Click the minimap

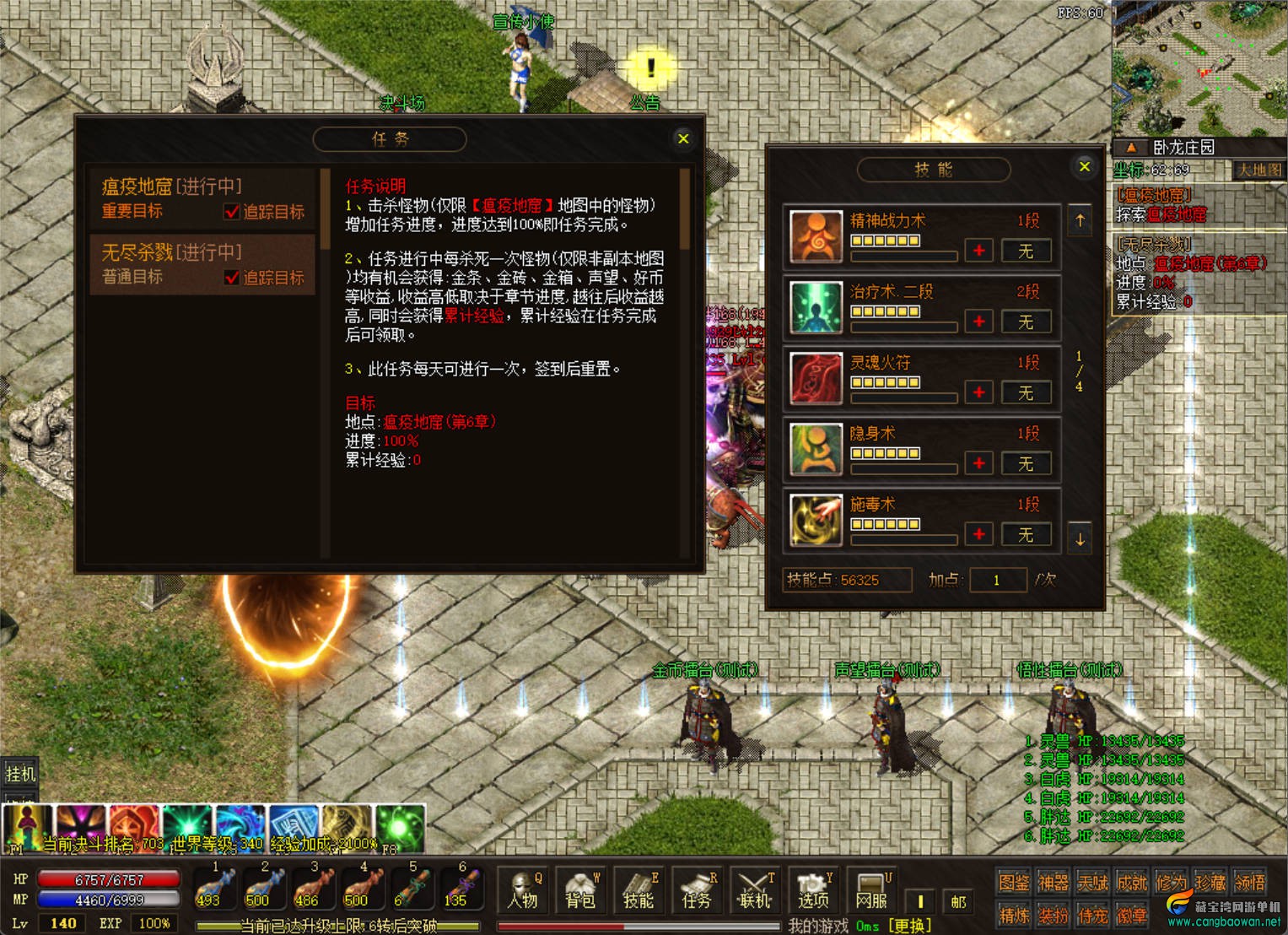pyautogui.click(x=1198, y=68)
